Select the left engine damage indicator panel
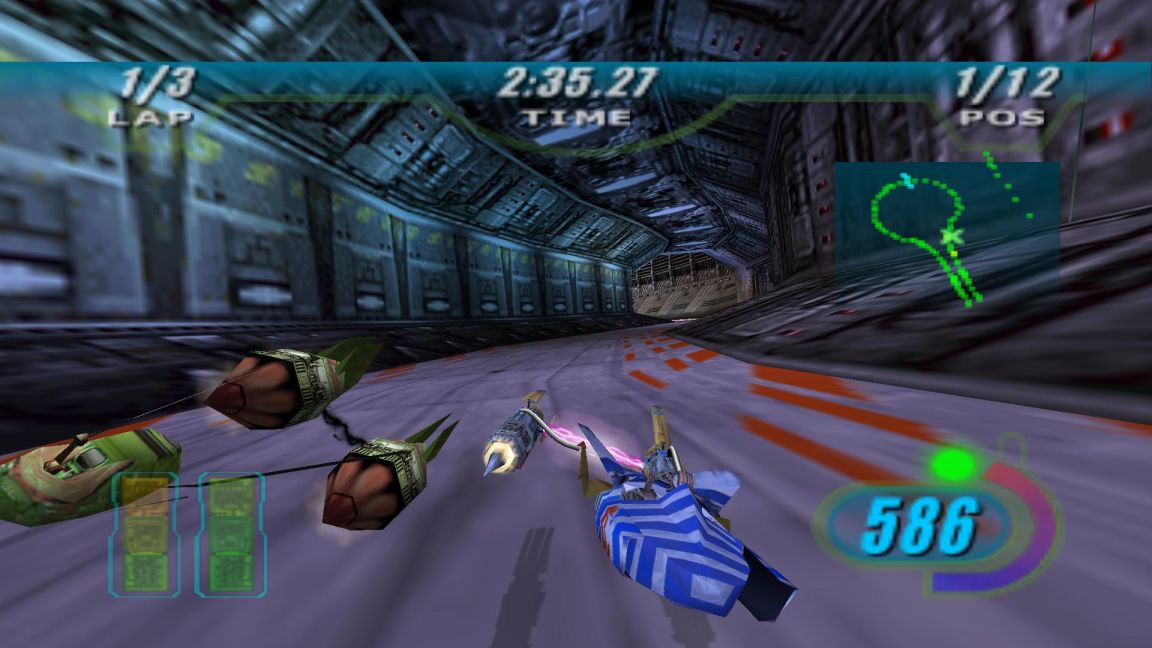Viewport: 1152px width, 648px height. pyautogui.click(x=144, y=535)
